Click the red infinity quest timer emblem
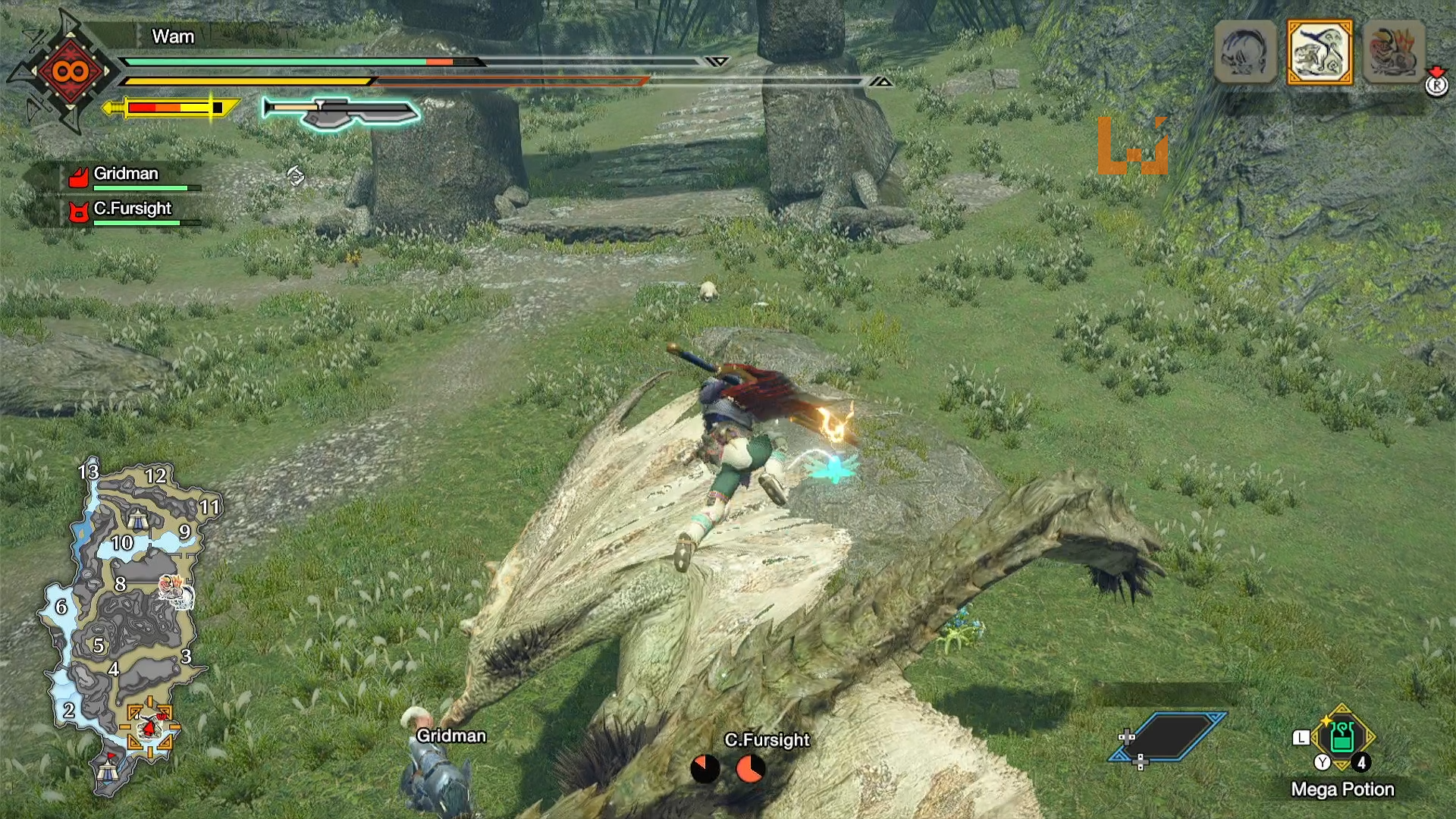The height and width of the screenshot is (819, 1456). [x=70, y=72]
